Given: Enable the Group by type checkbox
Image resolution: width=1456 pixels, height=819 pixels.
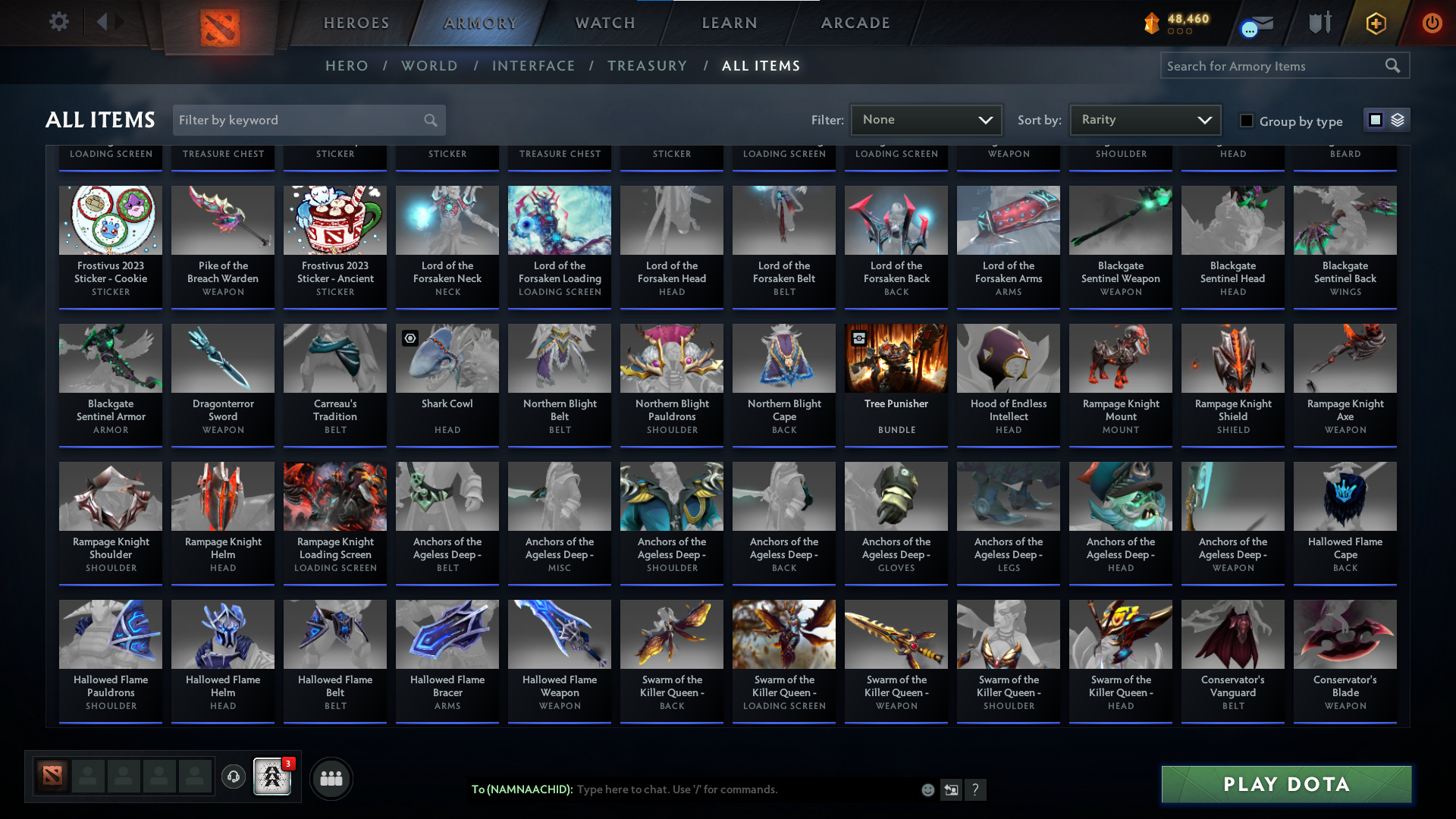Looking at the screenshot, I should [x=1246, y=121].
